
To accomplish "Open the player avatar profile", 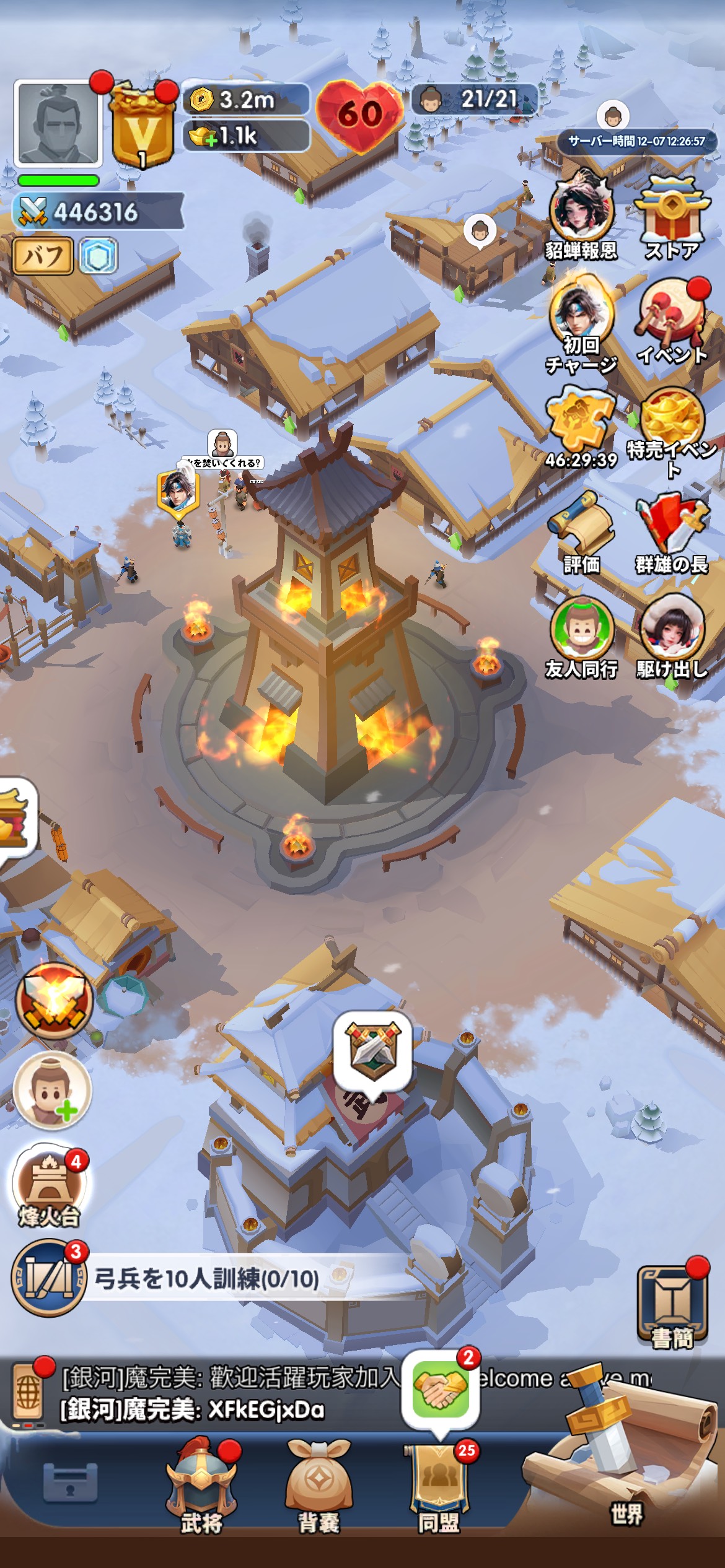I will point(58,124).
